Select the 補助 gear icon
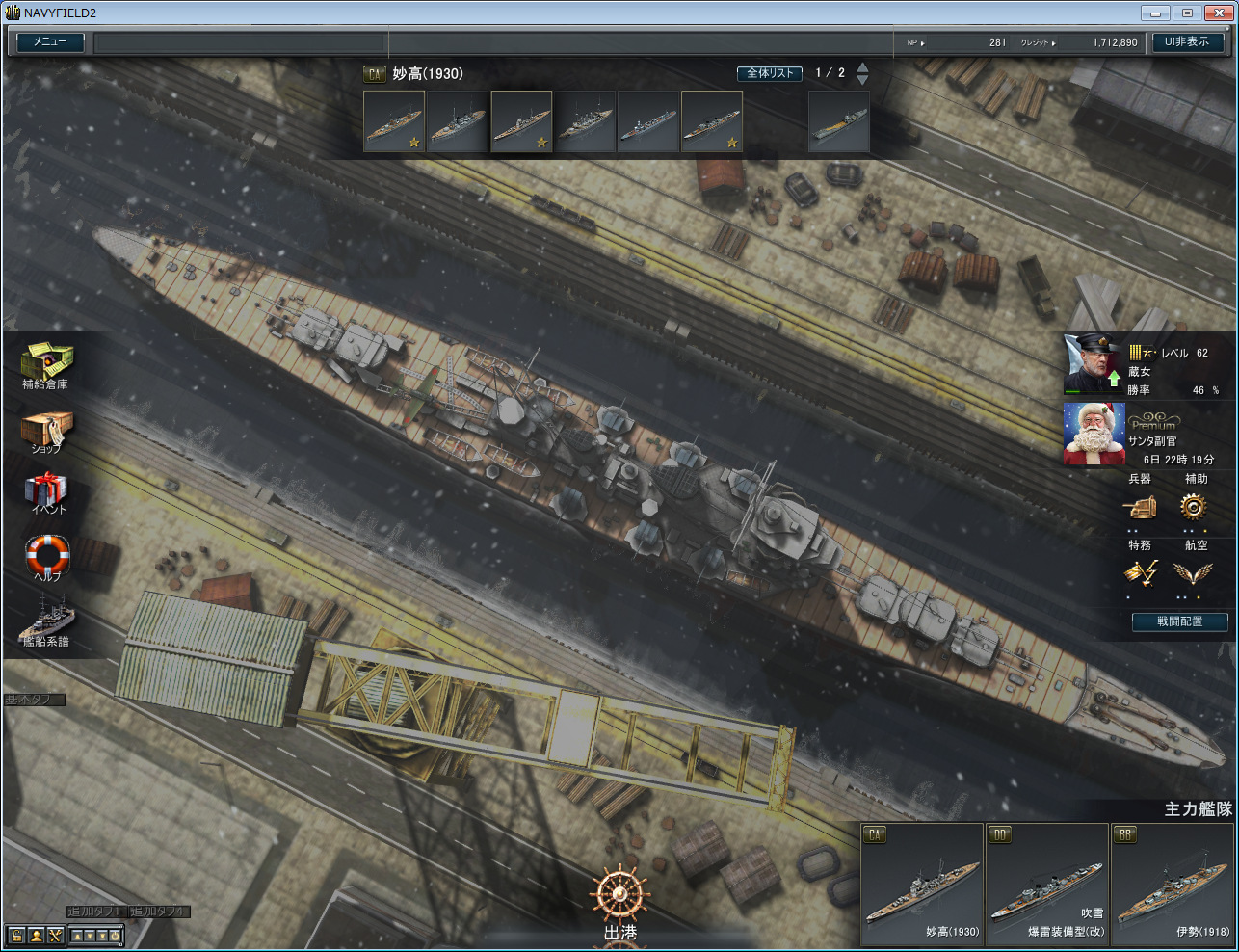This screenshot has width=1239, height=952. [x=1194, y=506]
